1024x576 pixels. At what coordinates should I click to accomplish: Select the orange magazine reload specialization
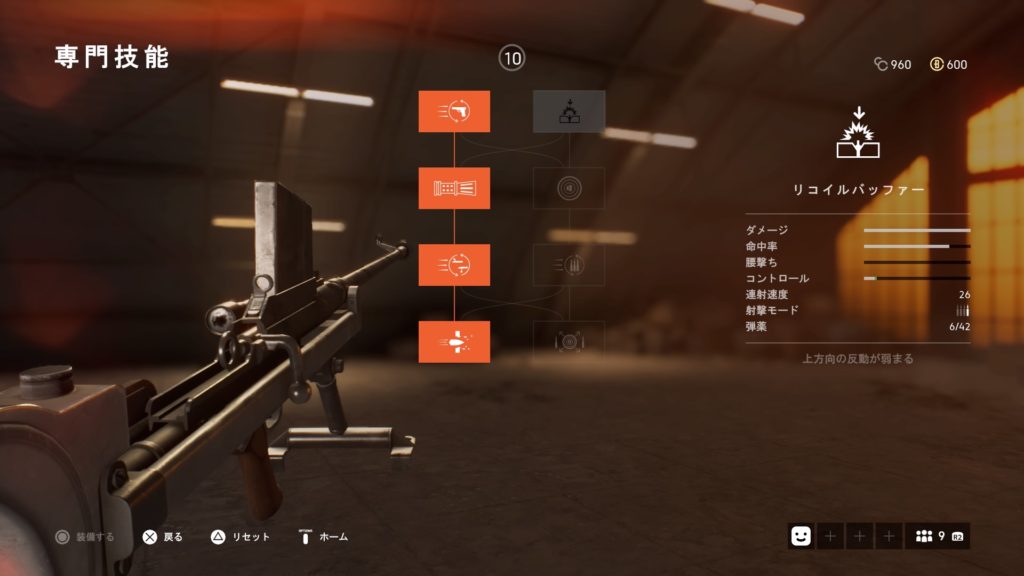coord(454,265)
